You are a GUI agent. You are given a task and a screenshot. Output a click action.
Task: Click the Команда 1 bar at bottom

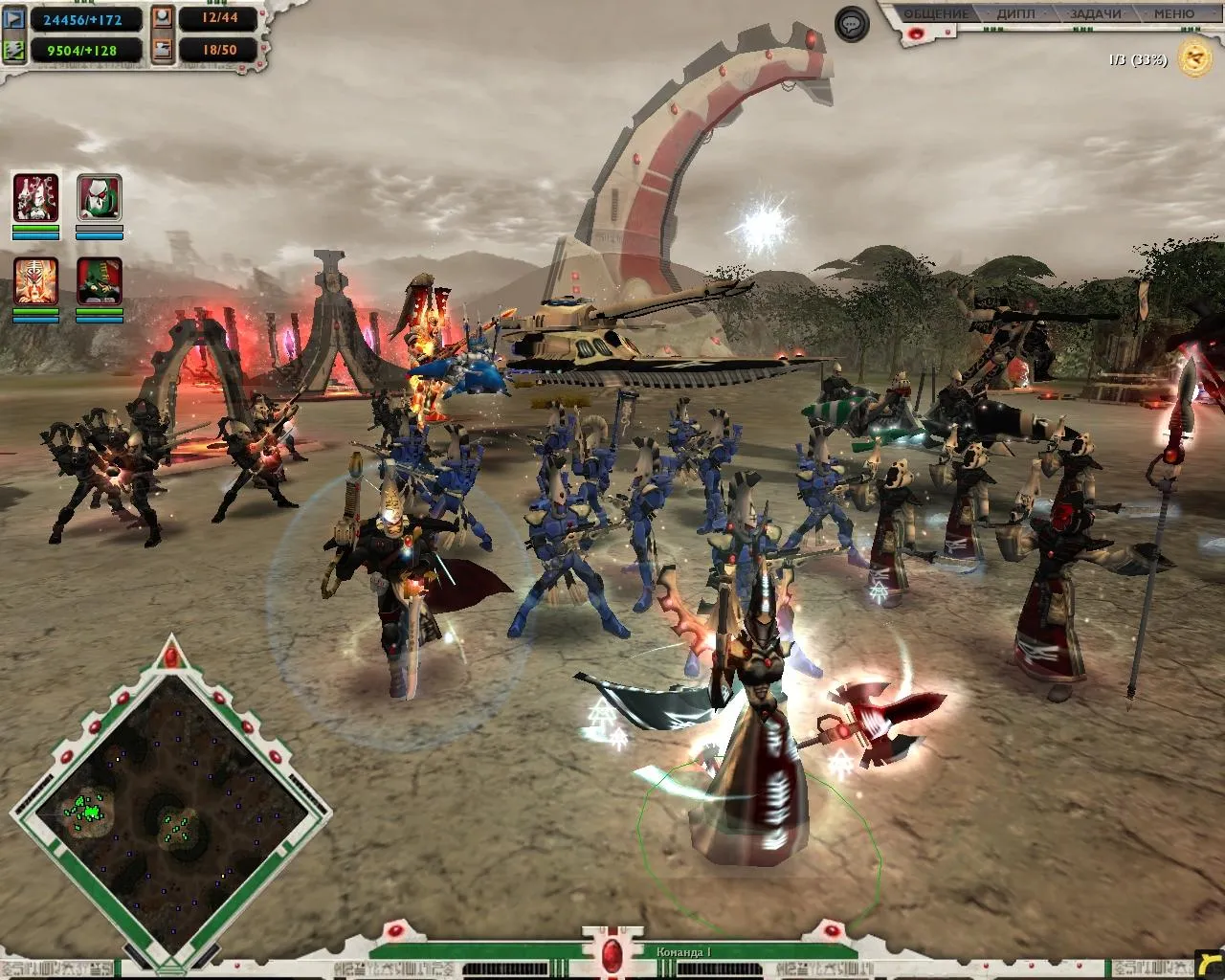pyautogui.click(x=682, y=952)
